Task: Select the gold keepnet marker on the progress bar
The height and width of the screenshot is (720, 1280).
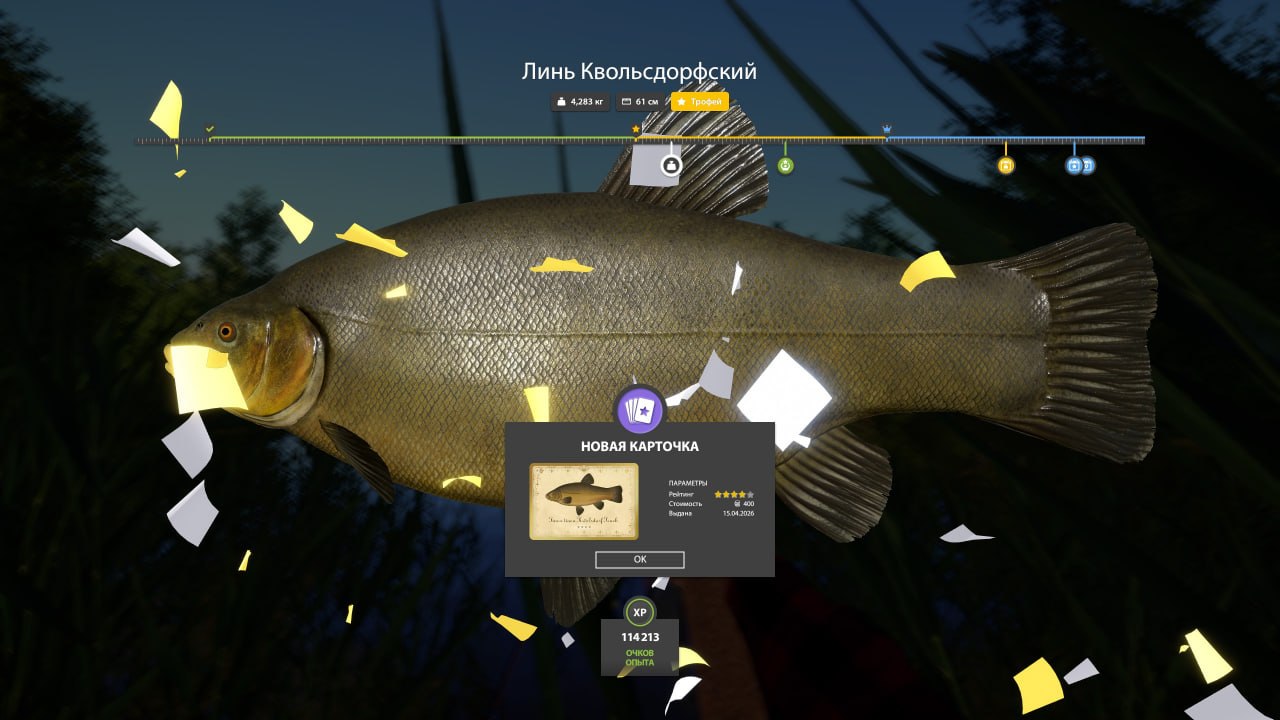Action: coord(1006,164)
